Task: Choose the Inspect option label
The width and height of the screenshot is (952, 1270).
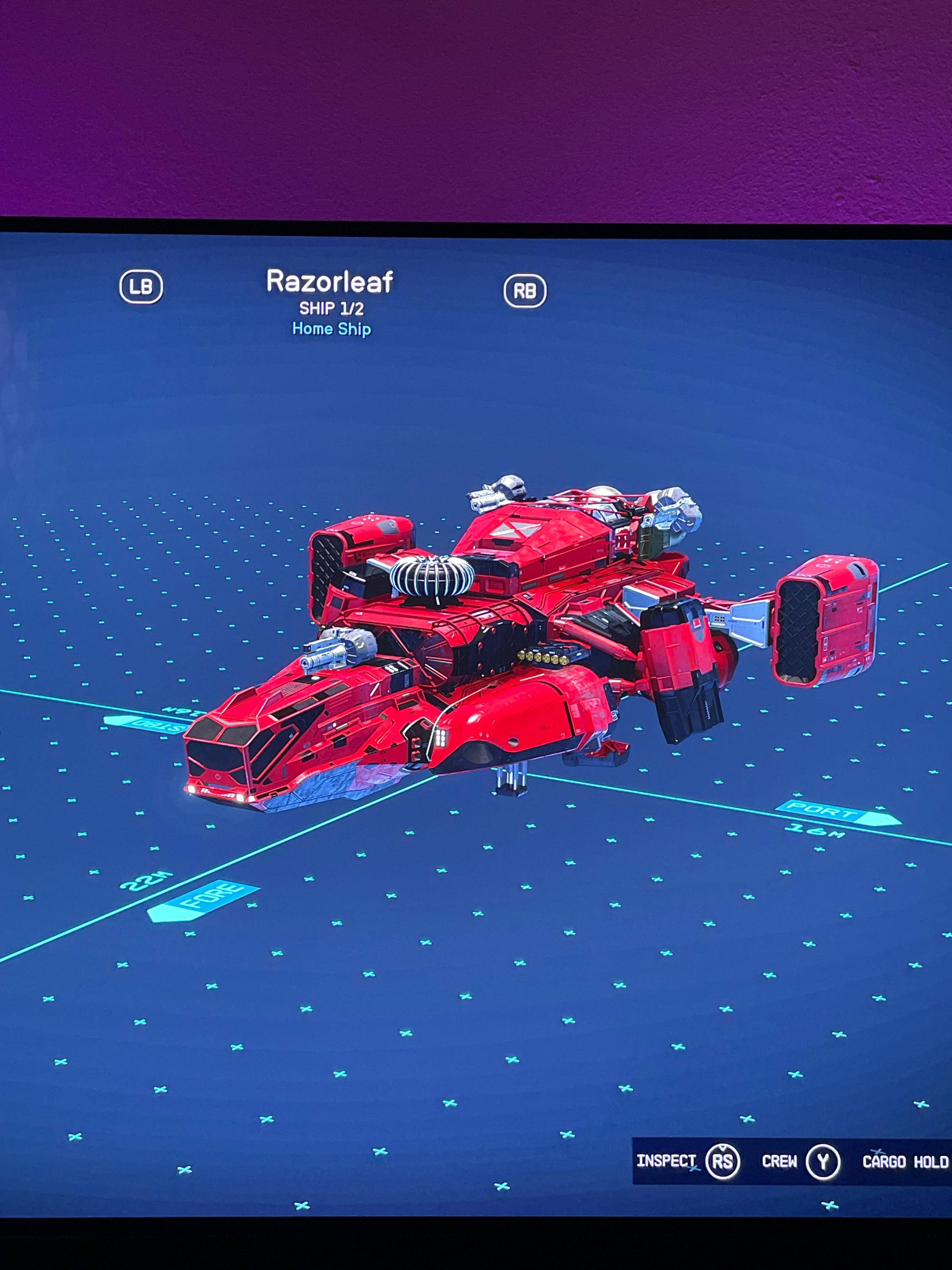Action: pos(666,1160)
